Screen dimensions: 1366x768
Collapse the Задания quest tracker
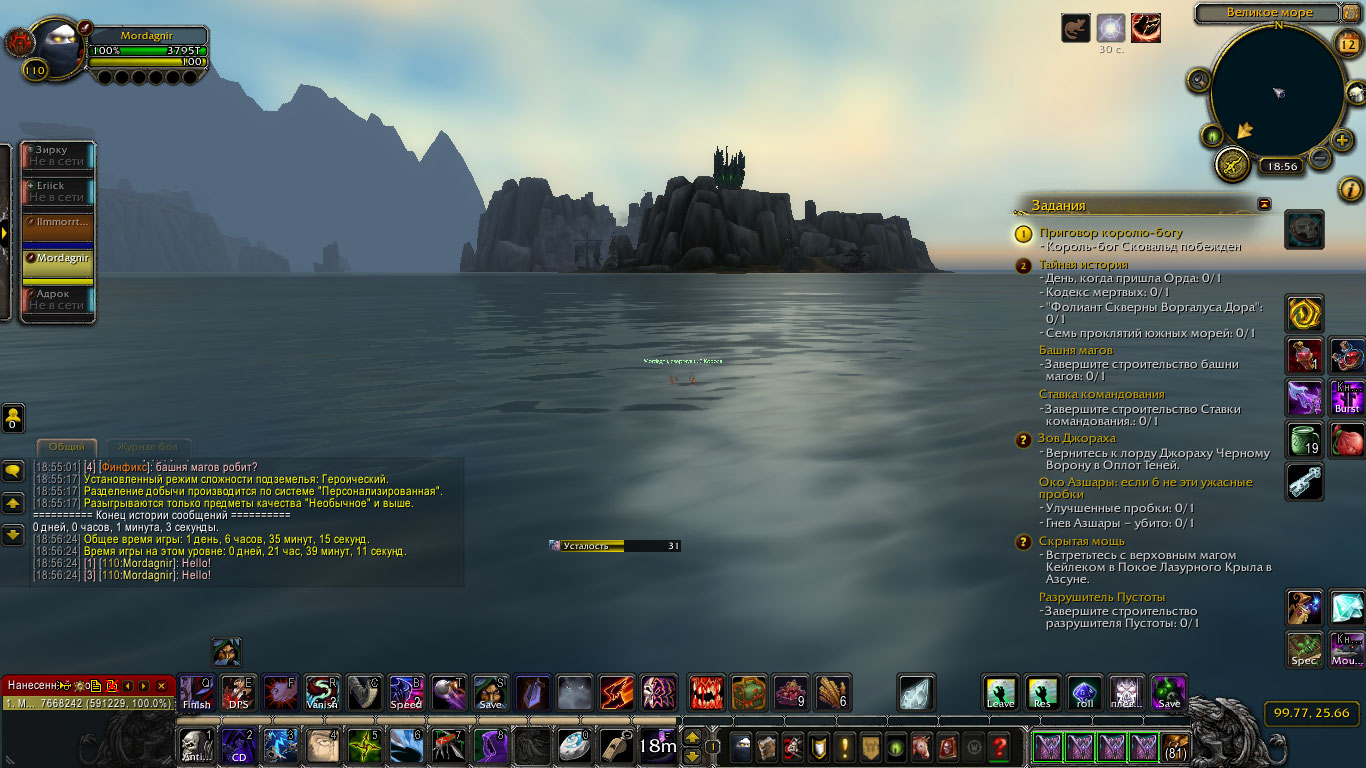click(x=1265, y=204)
